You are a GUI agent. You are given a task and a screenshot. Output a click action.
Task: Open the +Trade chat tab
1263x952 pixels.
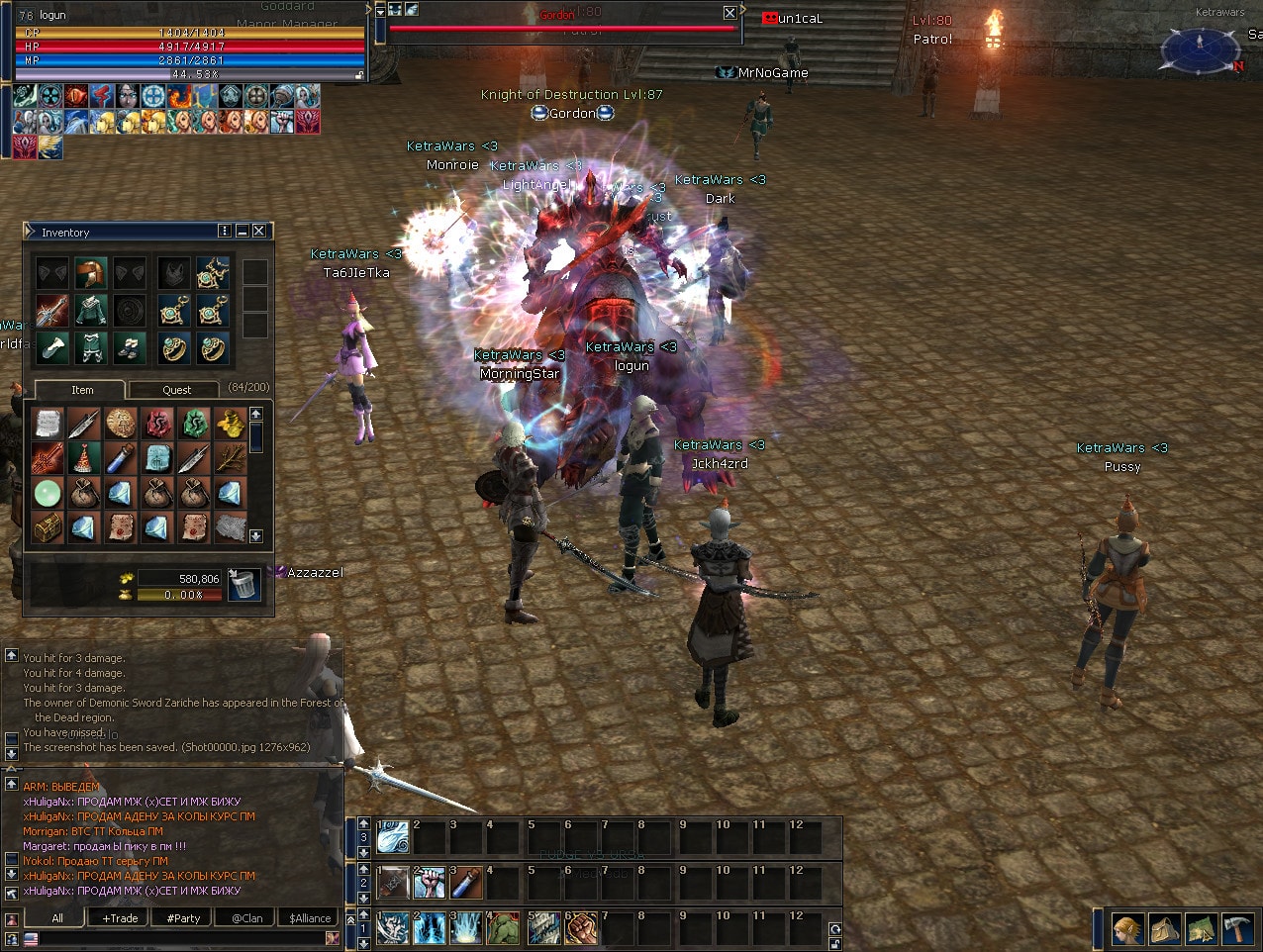pyautogui.click(x=121, y=918)
